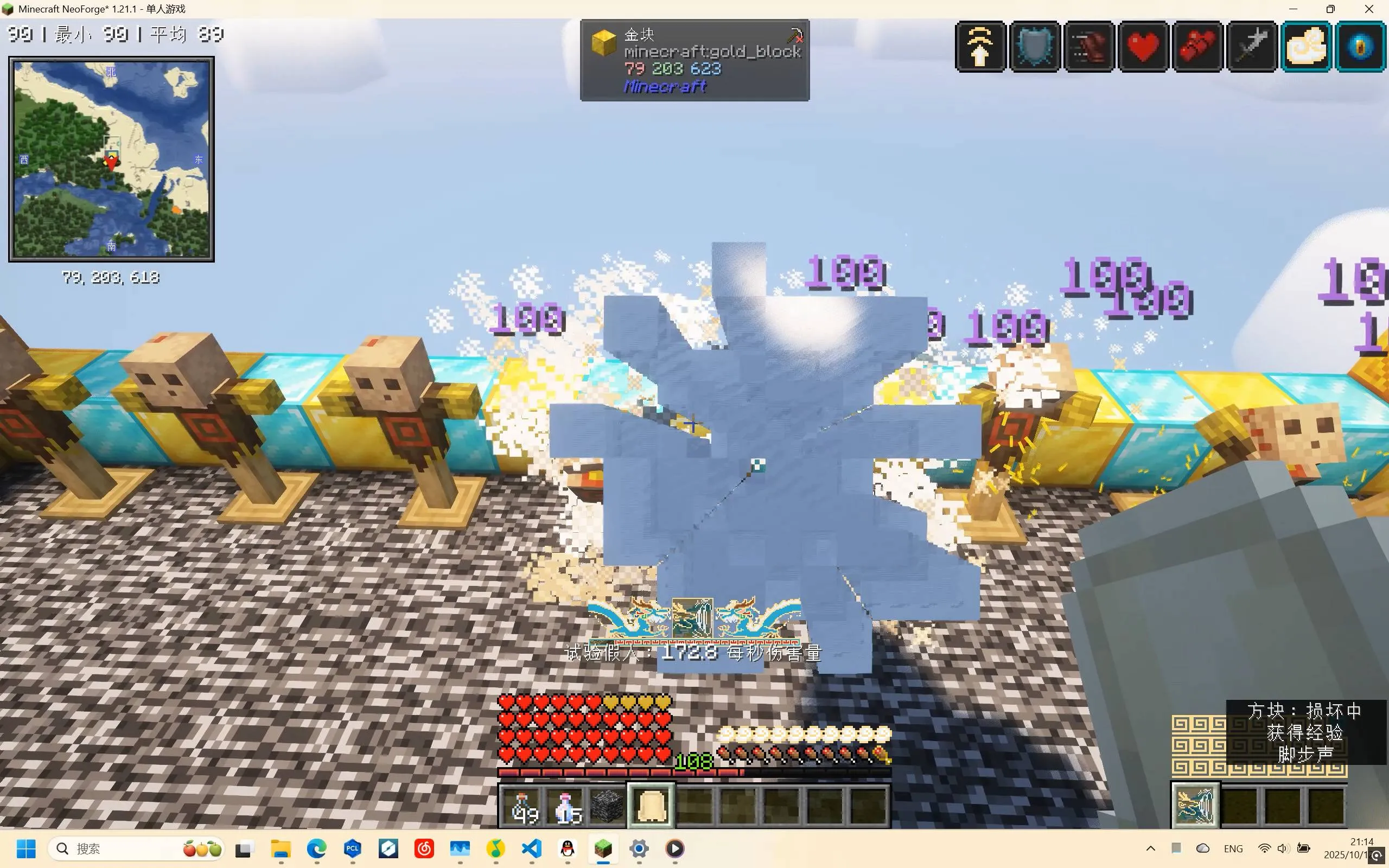The width and height of the screenshot is (1389, 868).
Task: Select the highlighted wind scroll effect icon
Action: 1306,47
